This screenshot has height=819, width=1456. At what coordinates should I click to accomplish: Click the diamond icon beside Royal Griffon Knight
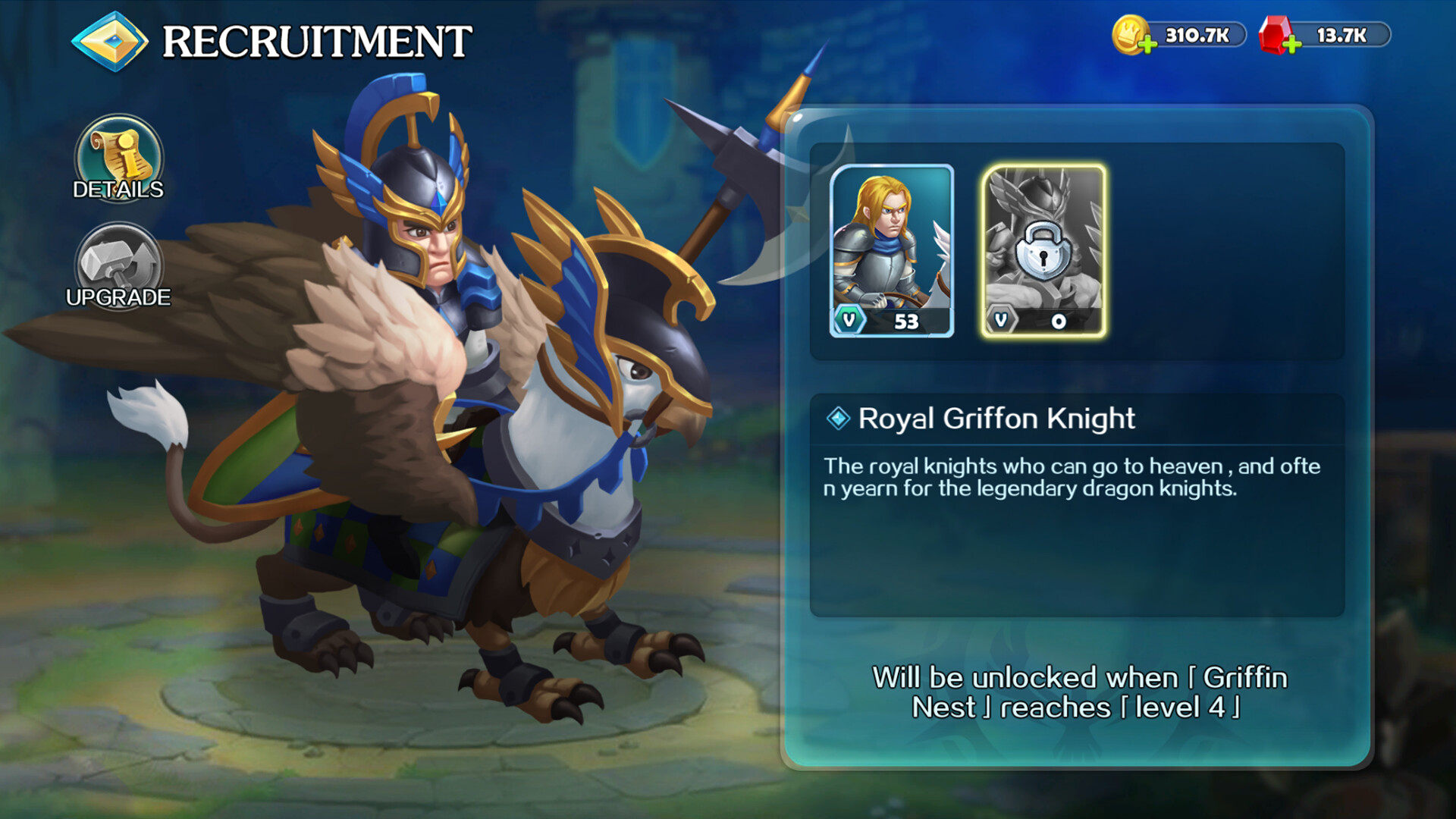click(x=838, y=418)
